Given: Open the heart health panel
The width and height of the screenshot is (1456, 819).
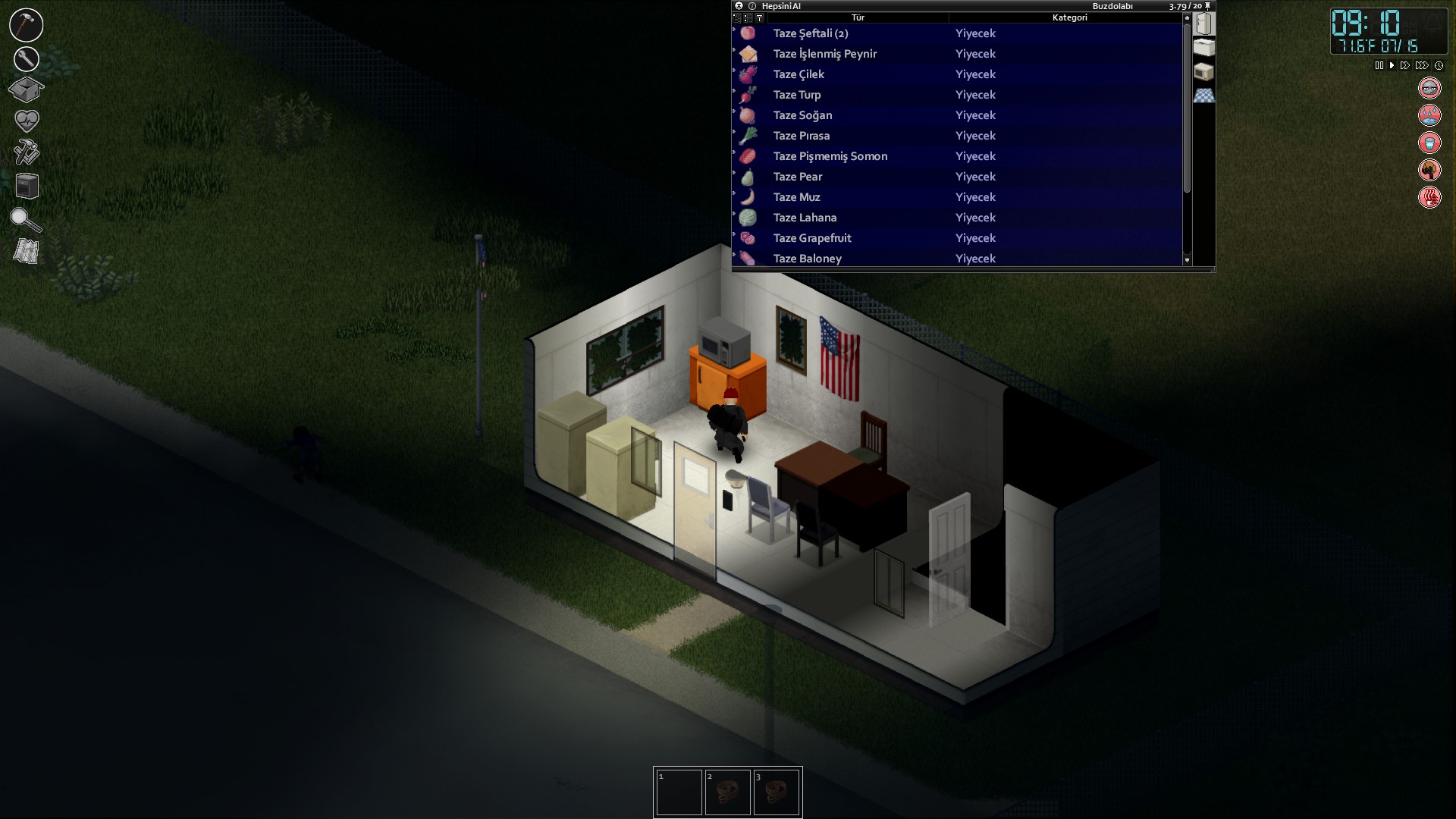Looking at the screenshot, I should point(27,120).
